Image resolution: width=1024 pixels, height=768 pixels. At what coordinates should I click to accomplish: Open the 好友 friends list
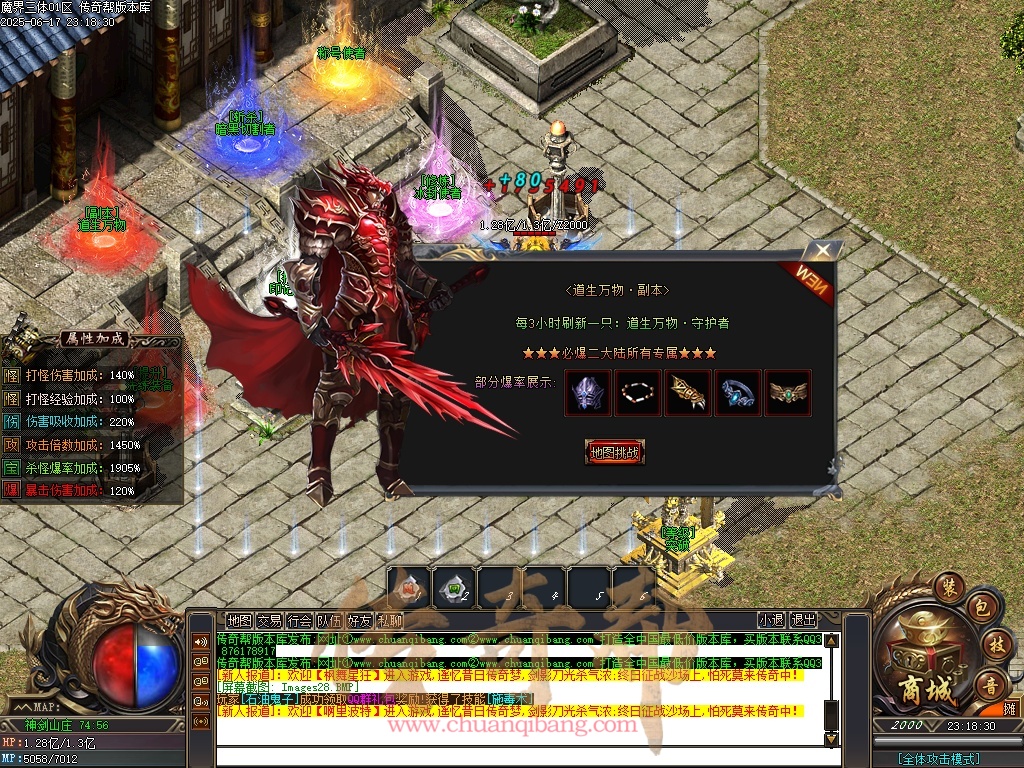pos(359,620)
